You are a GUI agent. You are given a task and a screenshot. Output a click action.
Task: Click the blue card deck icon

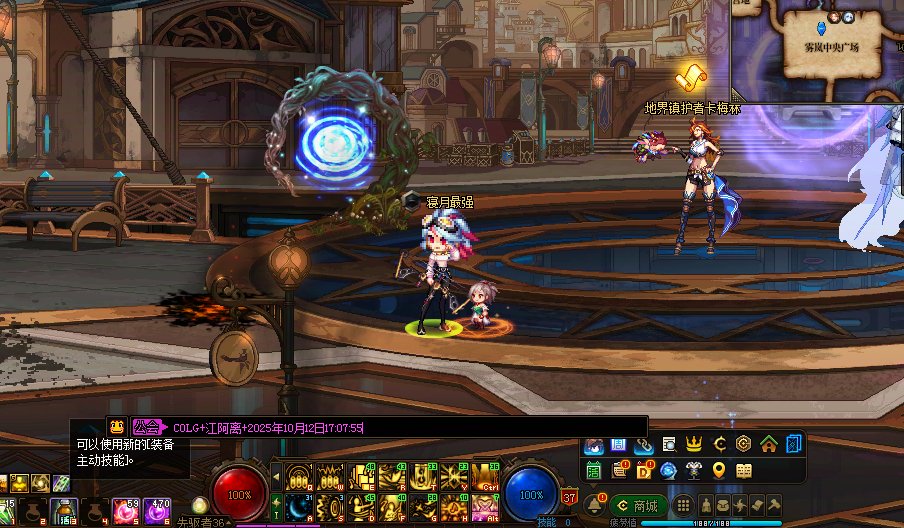click(793, 444)
